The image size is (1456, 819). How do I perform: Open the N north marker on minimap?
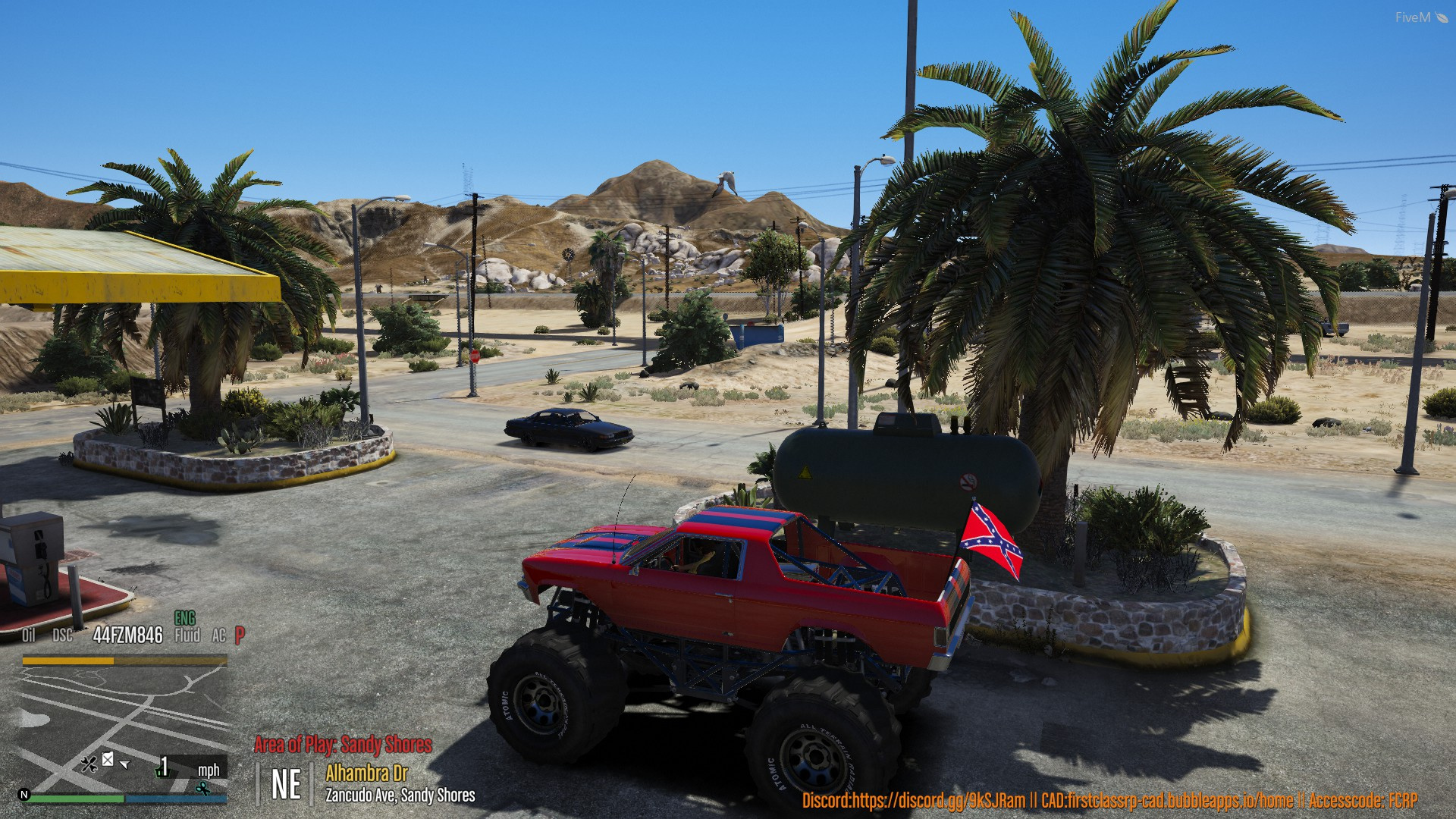[x=24, y=795]
